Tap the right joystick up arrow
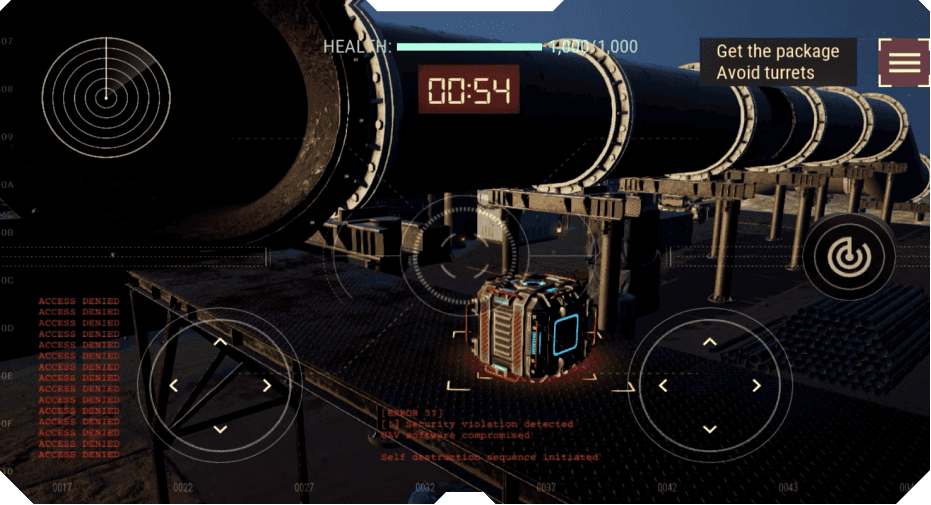The image size is (931, 505). pyautogui.click(x=710, y=342)
